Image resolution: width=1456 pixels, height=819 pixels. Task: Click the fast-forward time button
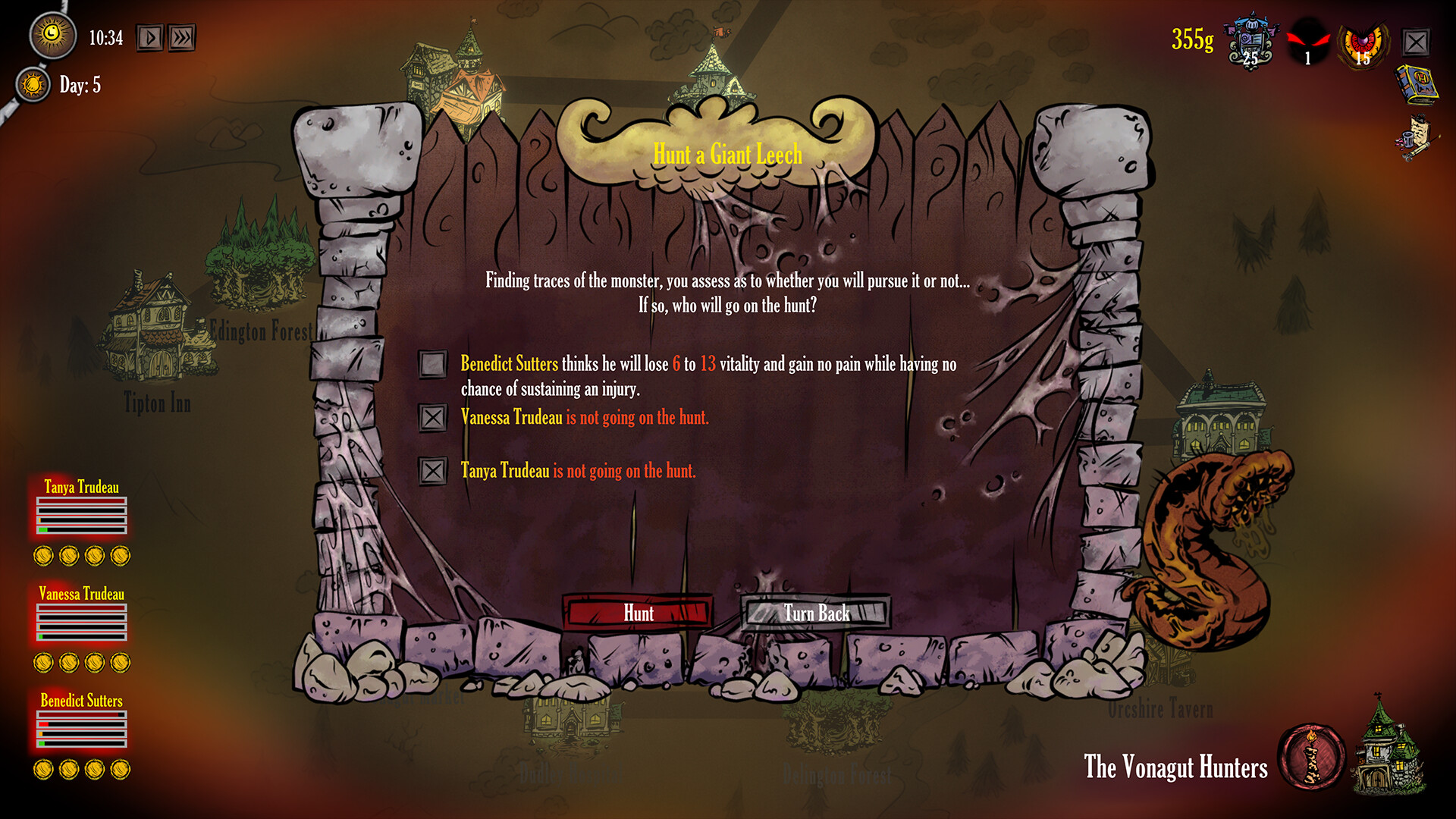(x=180, y=36)
